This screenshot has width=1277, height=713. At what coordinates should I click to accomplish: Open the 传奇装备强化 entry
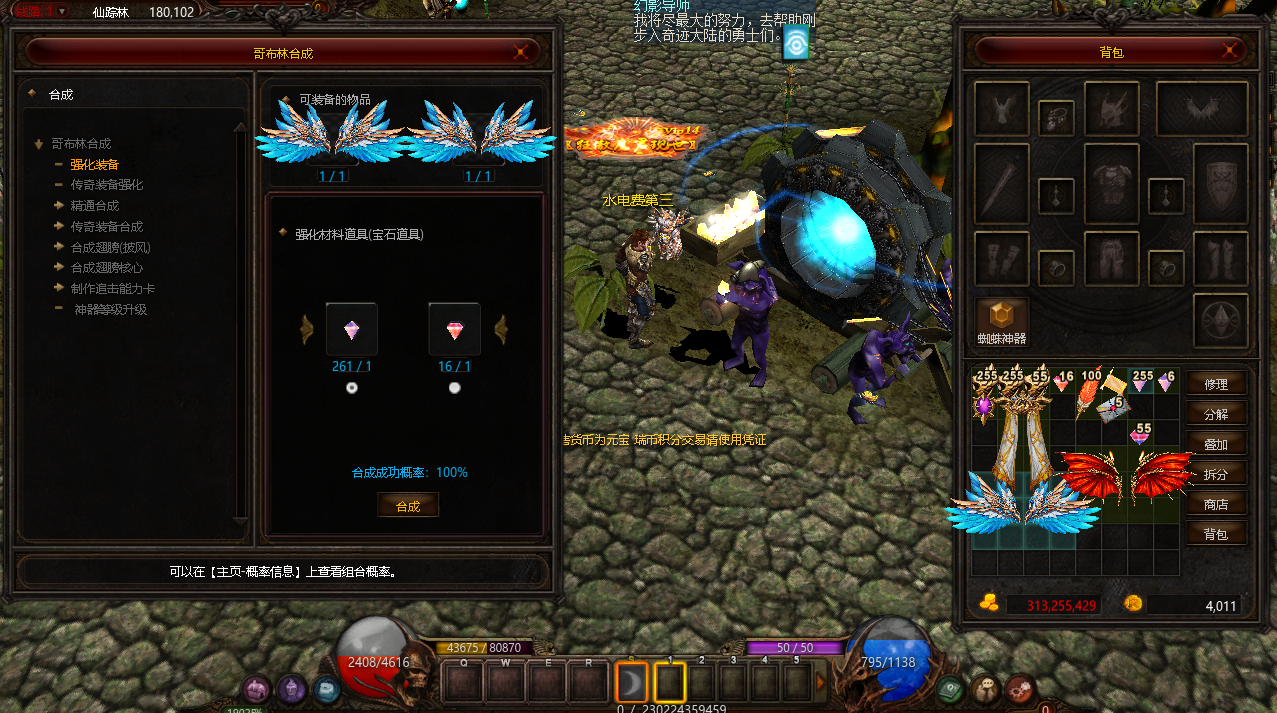tap(106, 185)
